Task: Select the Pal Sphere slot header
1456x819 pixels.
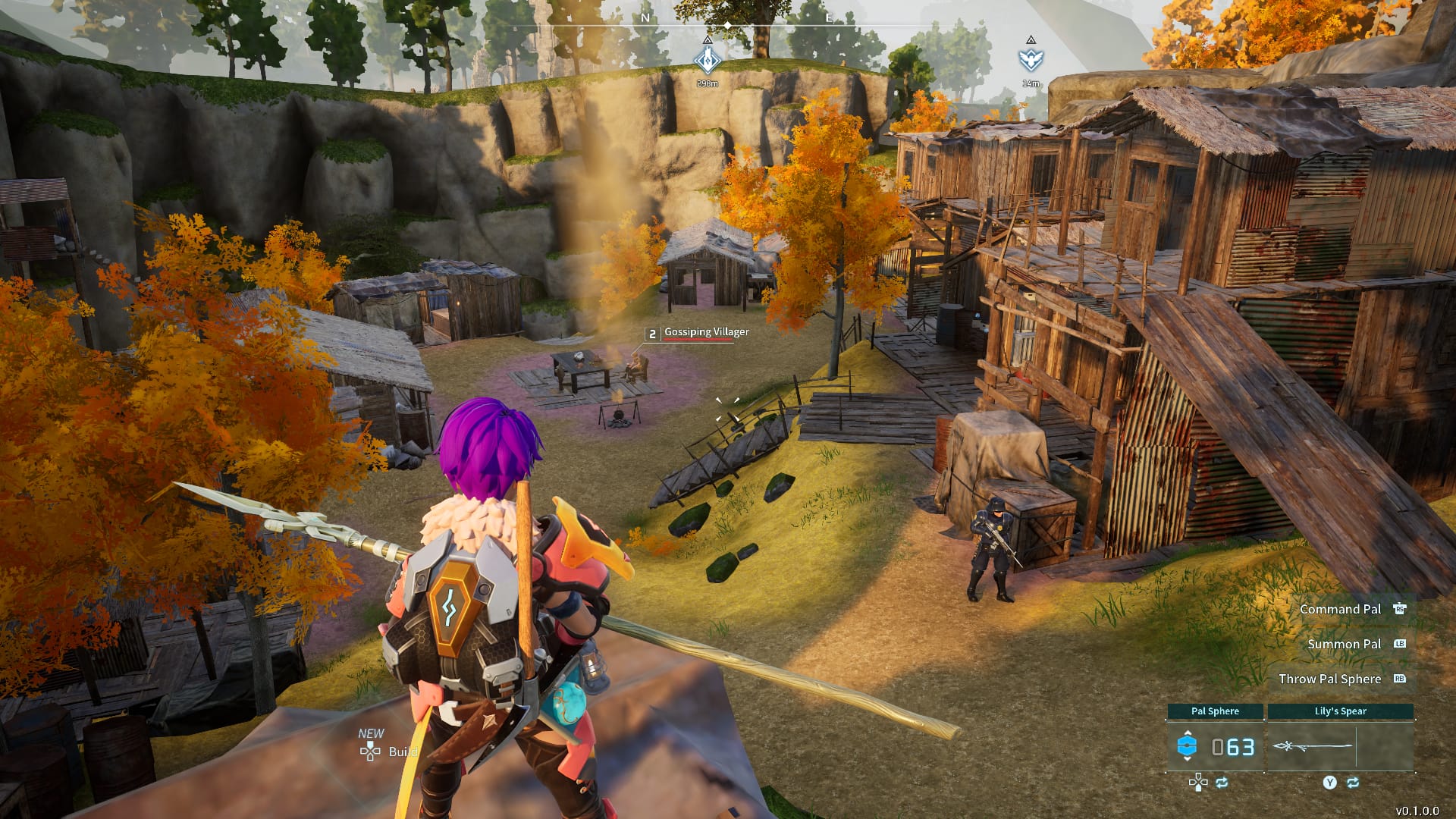Action: click(1215, 711)
